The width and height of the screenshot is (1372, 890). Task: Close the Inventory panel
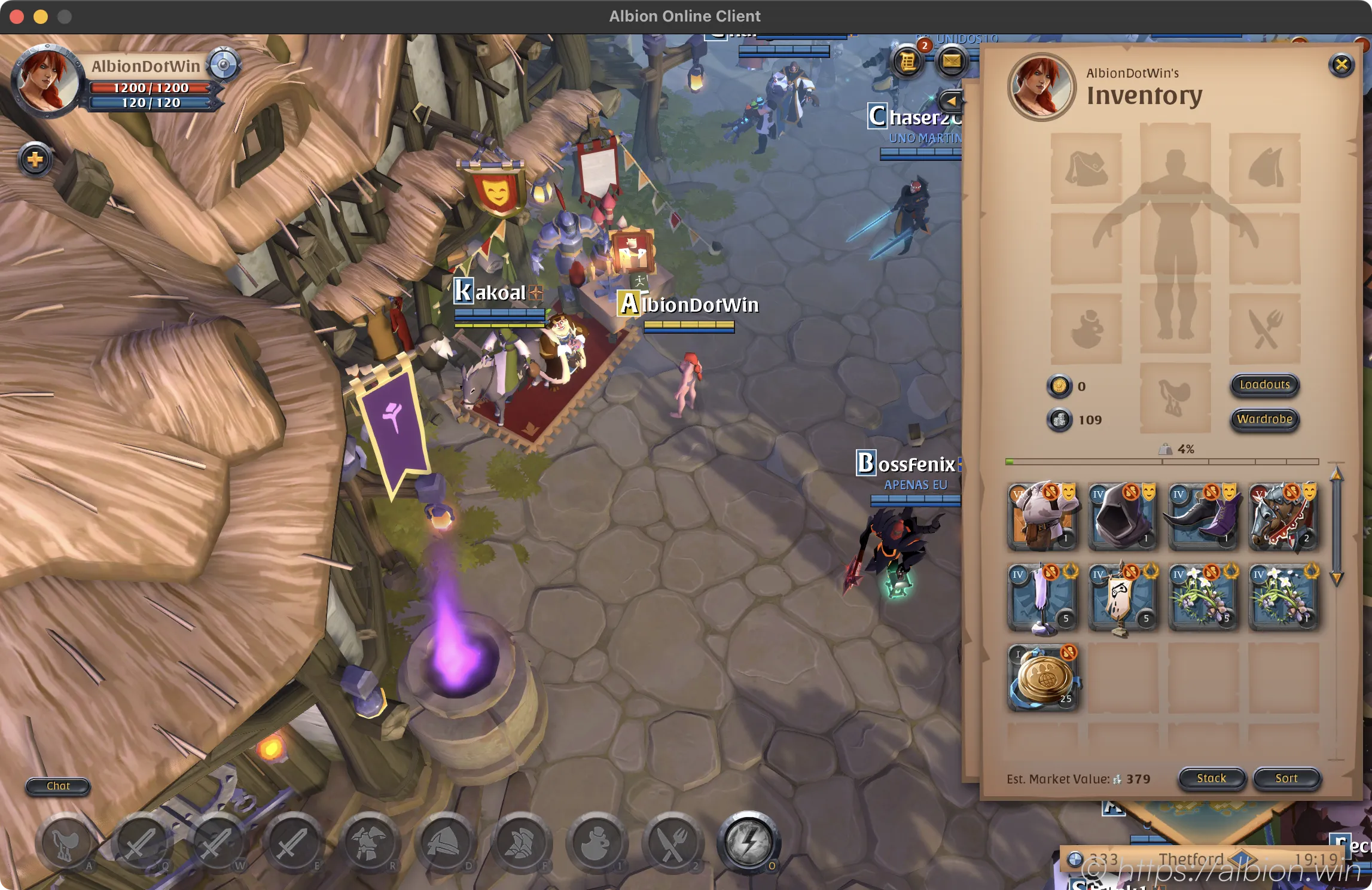[1341, 65]
